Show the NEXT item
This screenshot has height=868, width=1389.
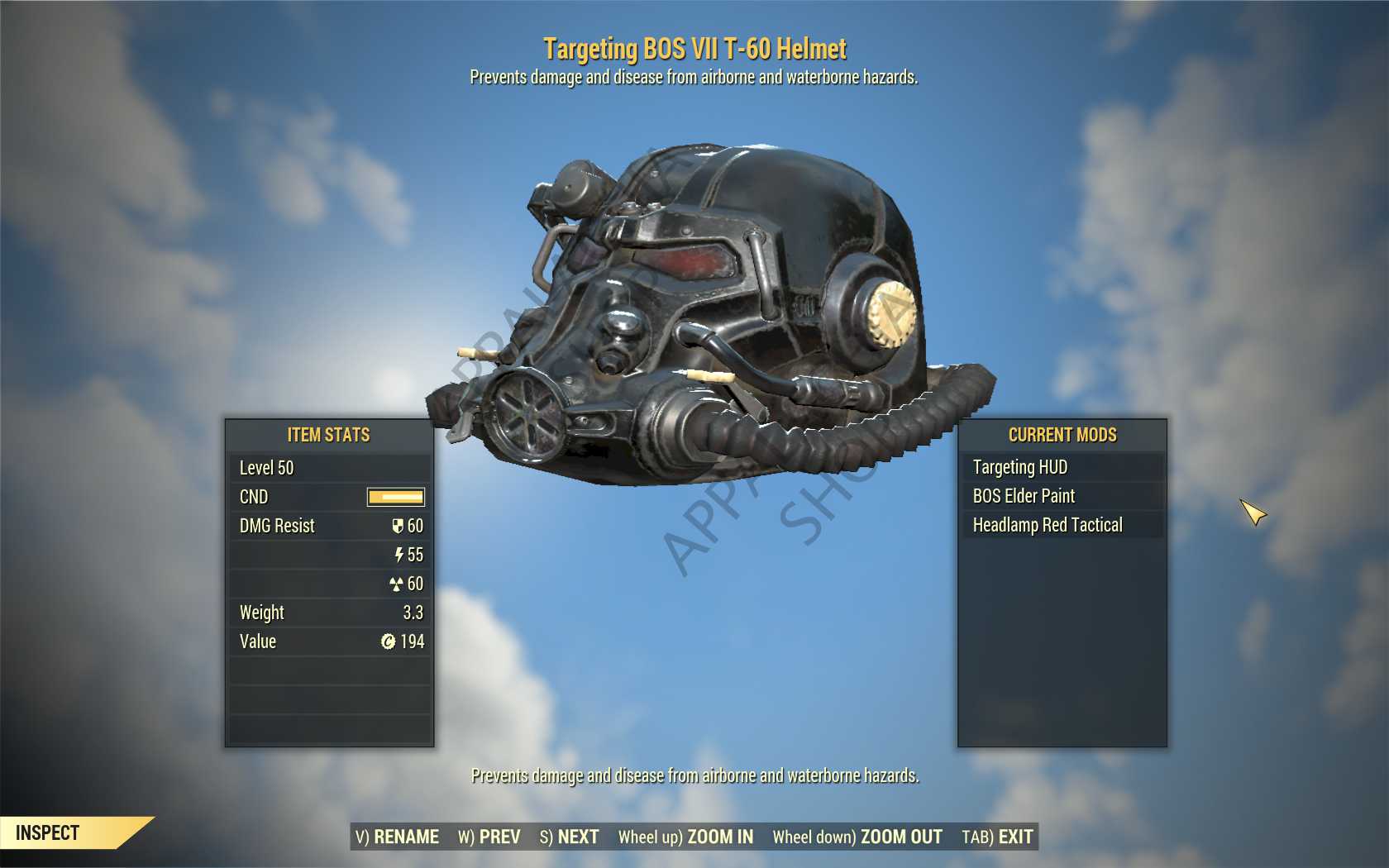click(570, 837)
